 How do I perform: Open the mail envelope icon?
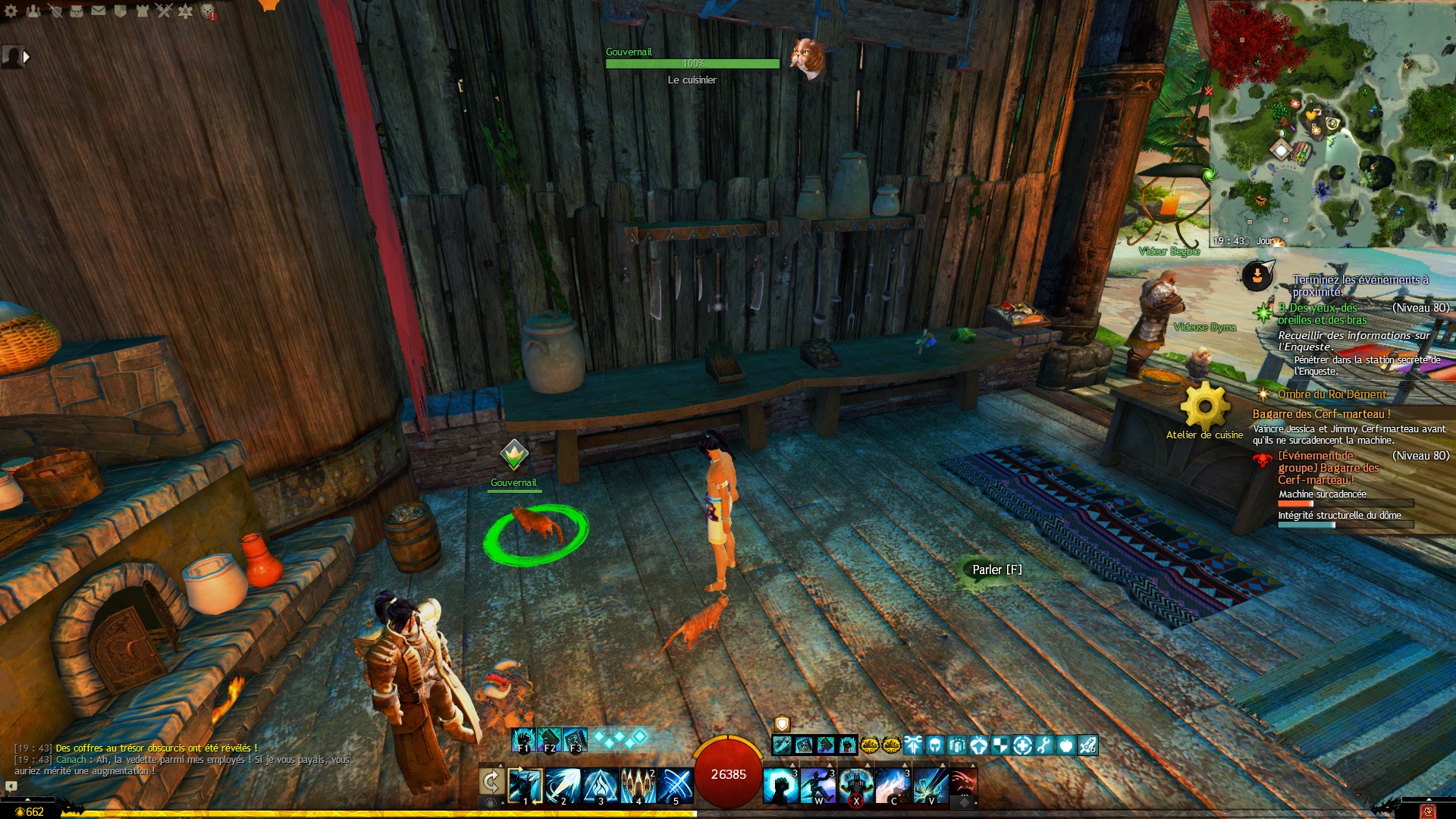click(99, 11)
